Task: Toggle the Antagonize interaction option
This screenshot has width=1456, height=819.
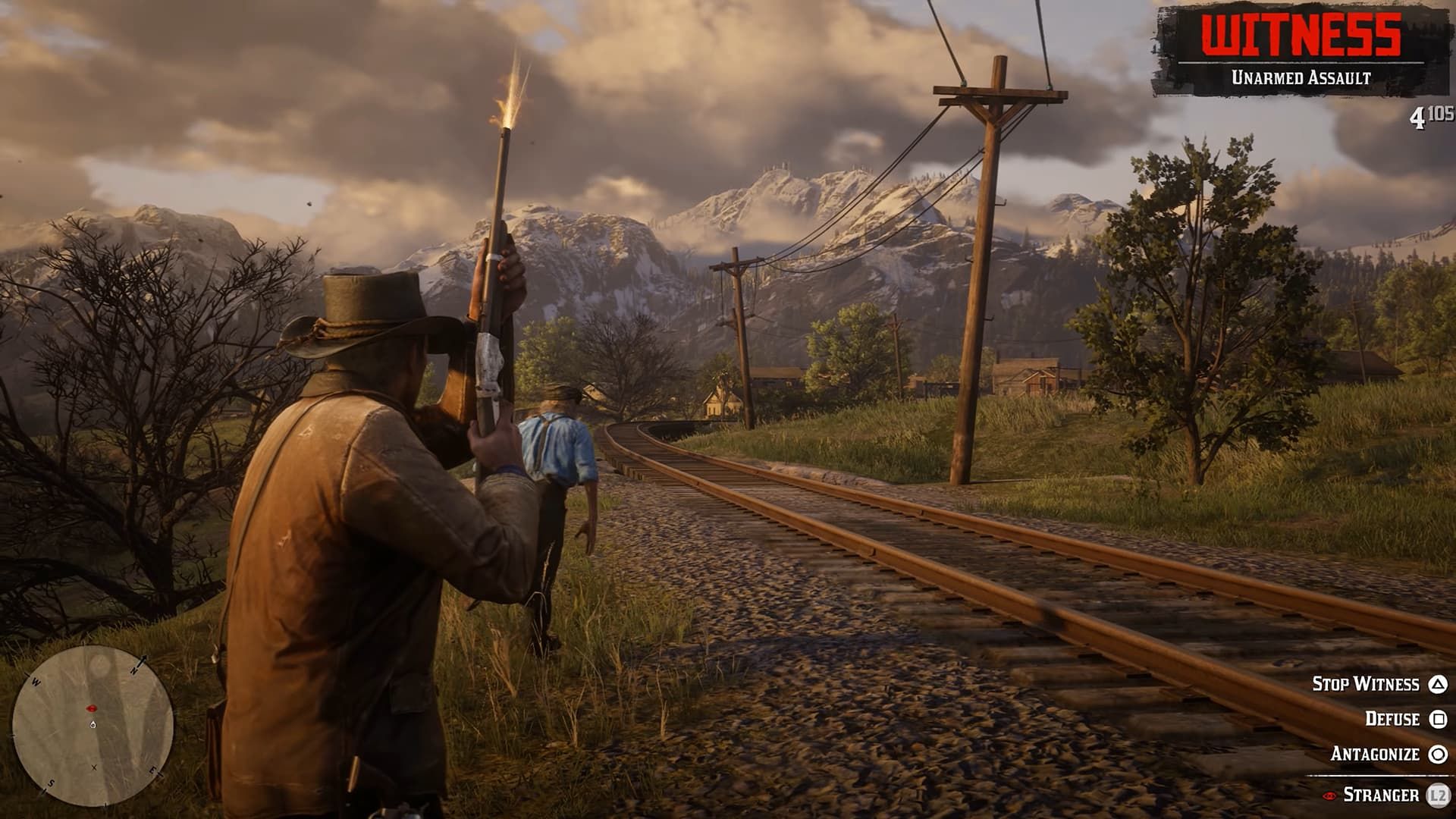Action: [1375, 754]
